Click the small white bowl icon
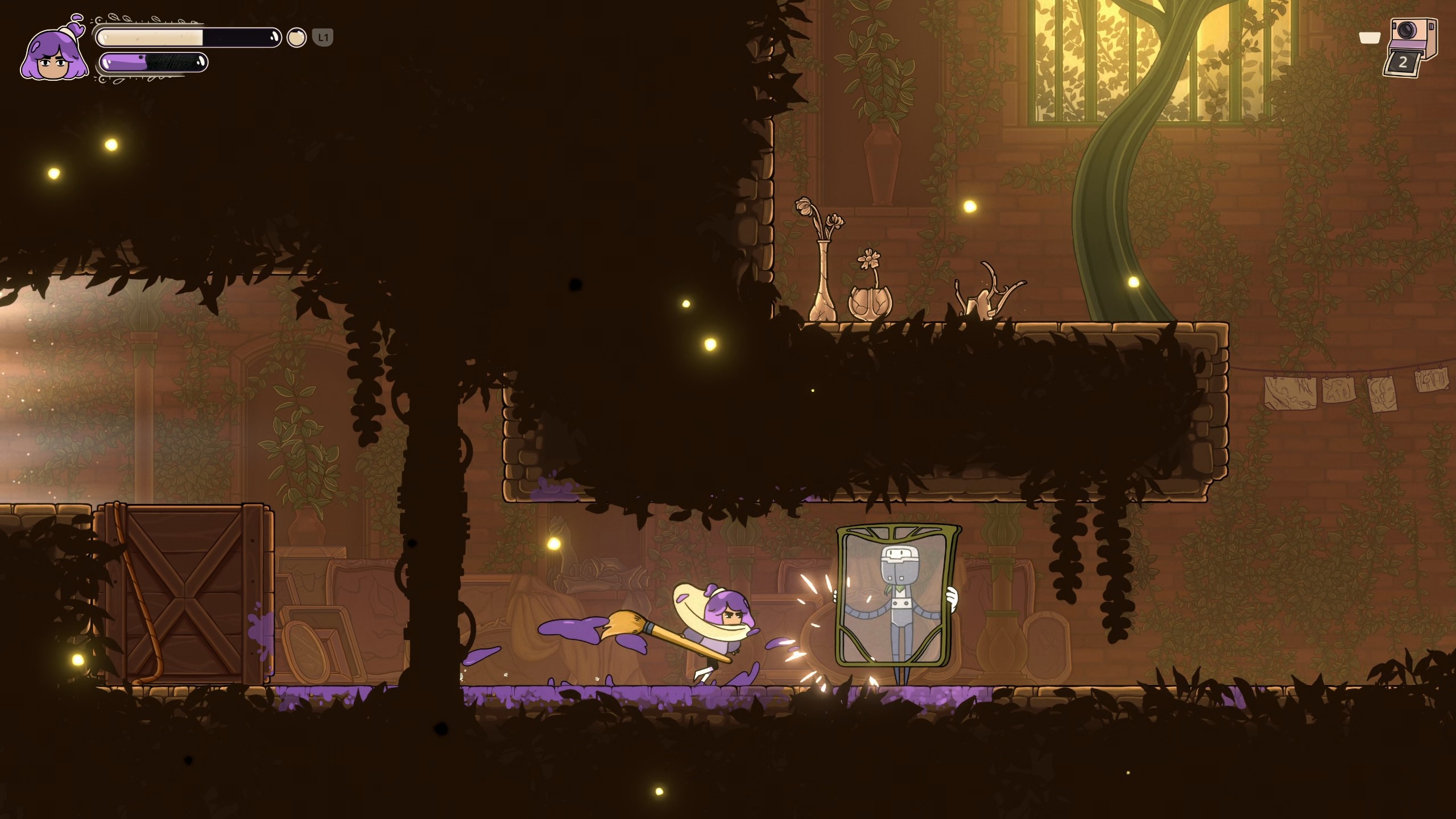The width and height of the screenshot is (1456, 819). [1370, 38]
